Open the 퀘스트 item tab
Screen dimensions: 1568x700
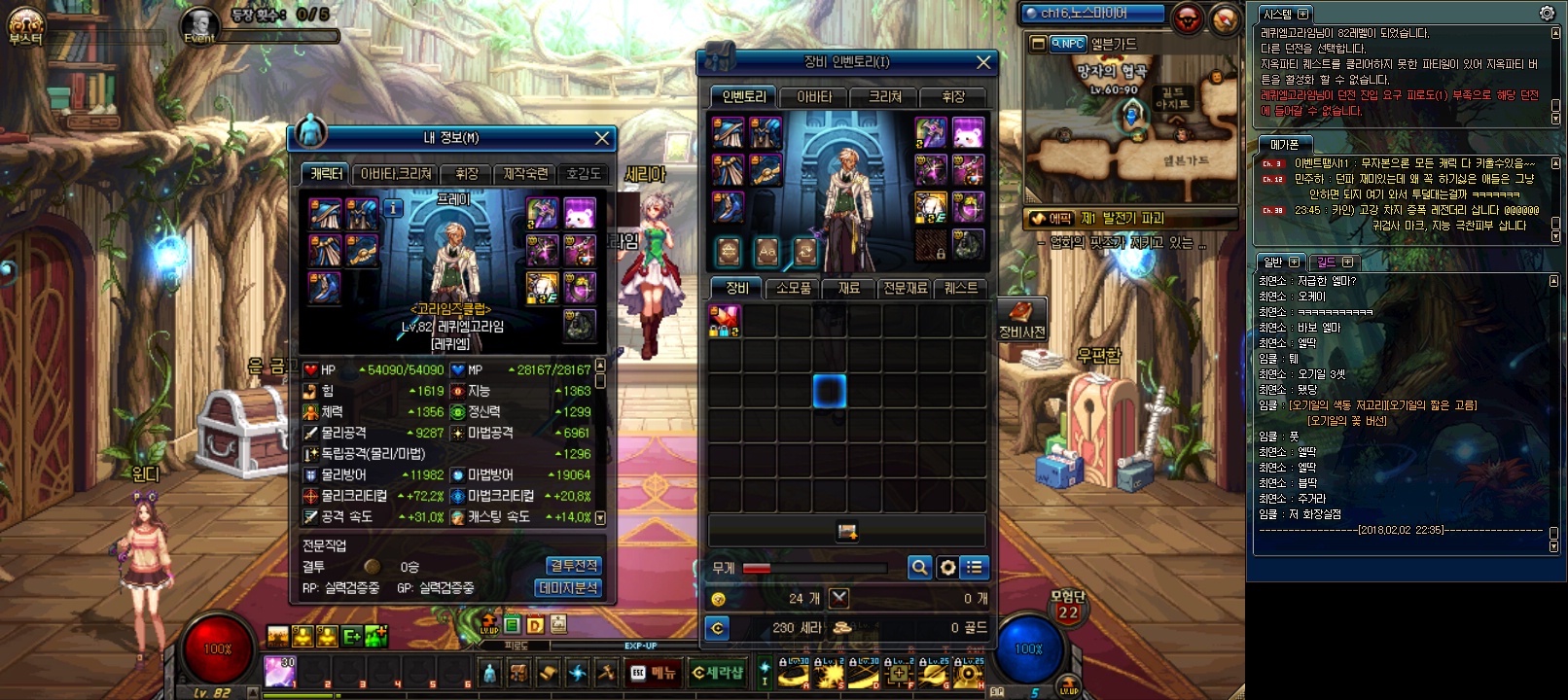(x=961, y=288)
